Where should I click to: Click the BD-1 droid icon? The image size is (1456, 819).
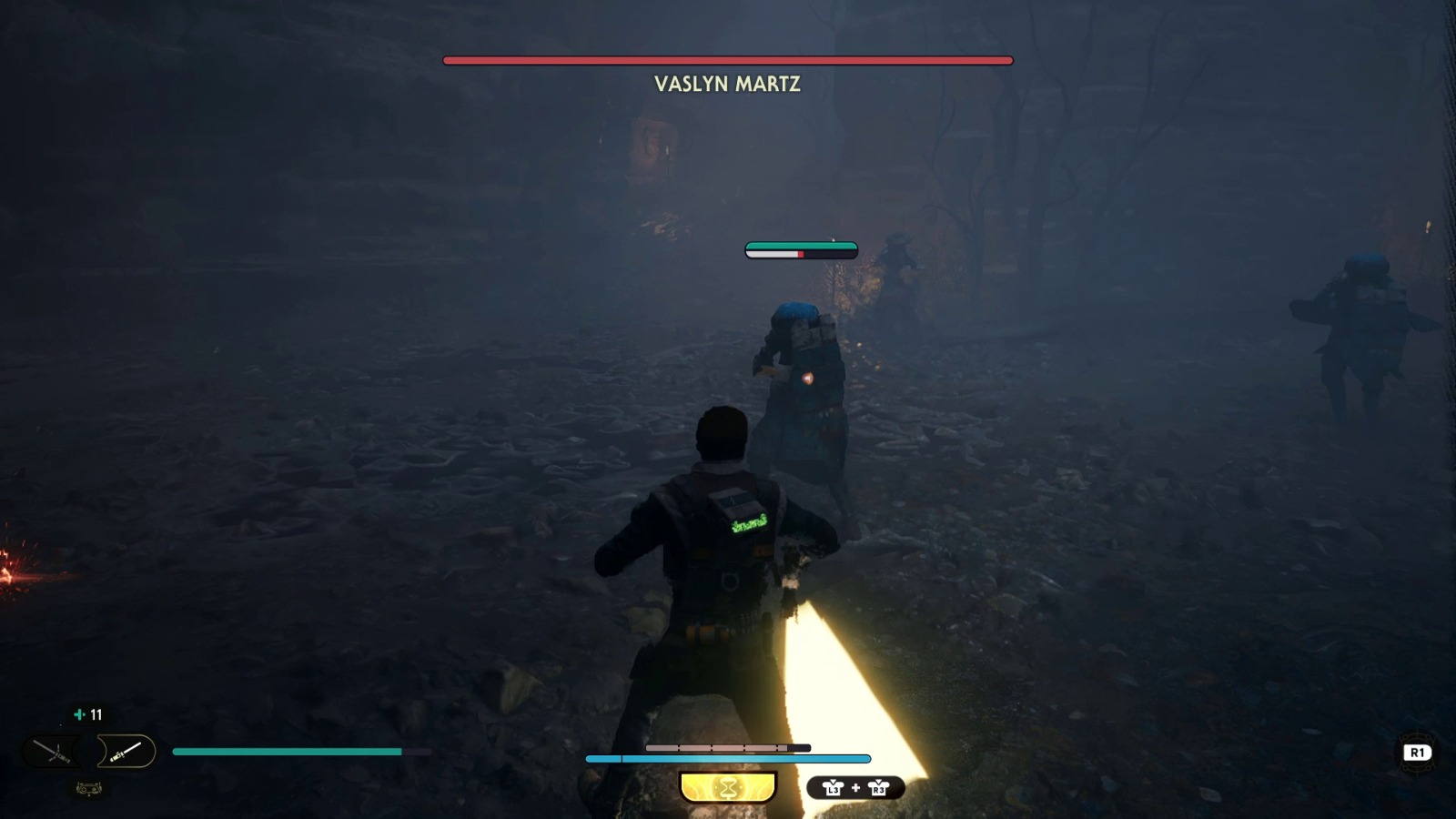pos(88,789)
